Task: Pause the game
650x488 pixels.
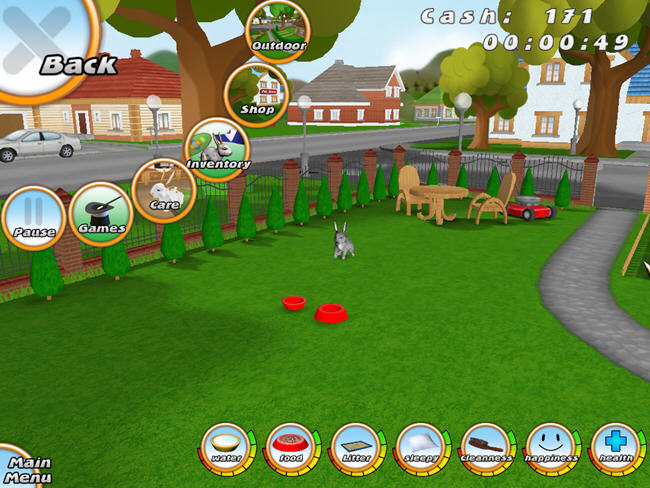Action: point(33,217)
